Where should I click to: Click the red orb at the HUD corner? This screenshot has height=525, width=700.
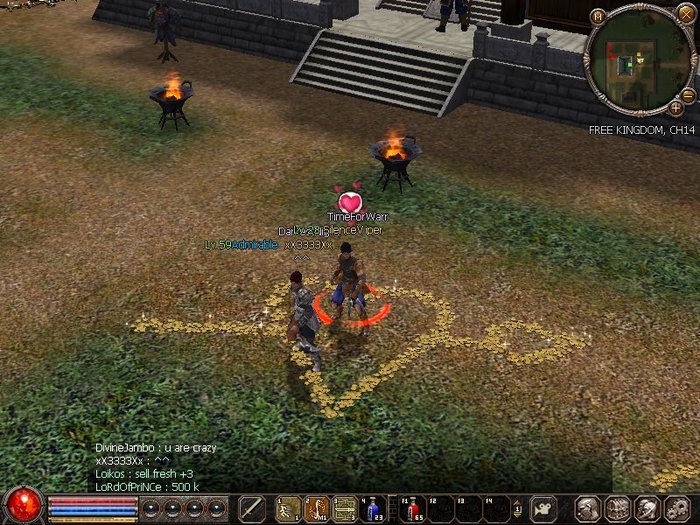tap(24, 504)
